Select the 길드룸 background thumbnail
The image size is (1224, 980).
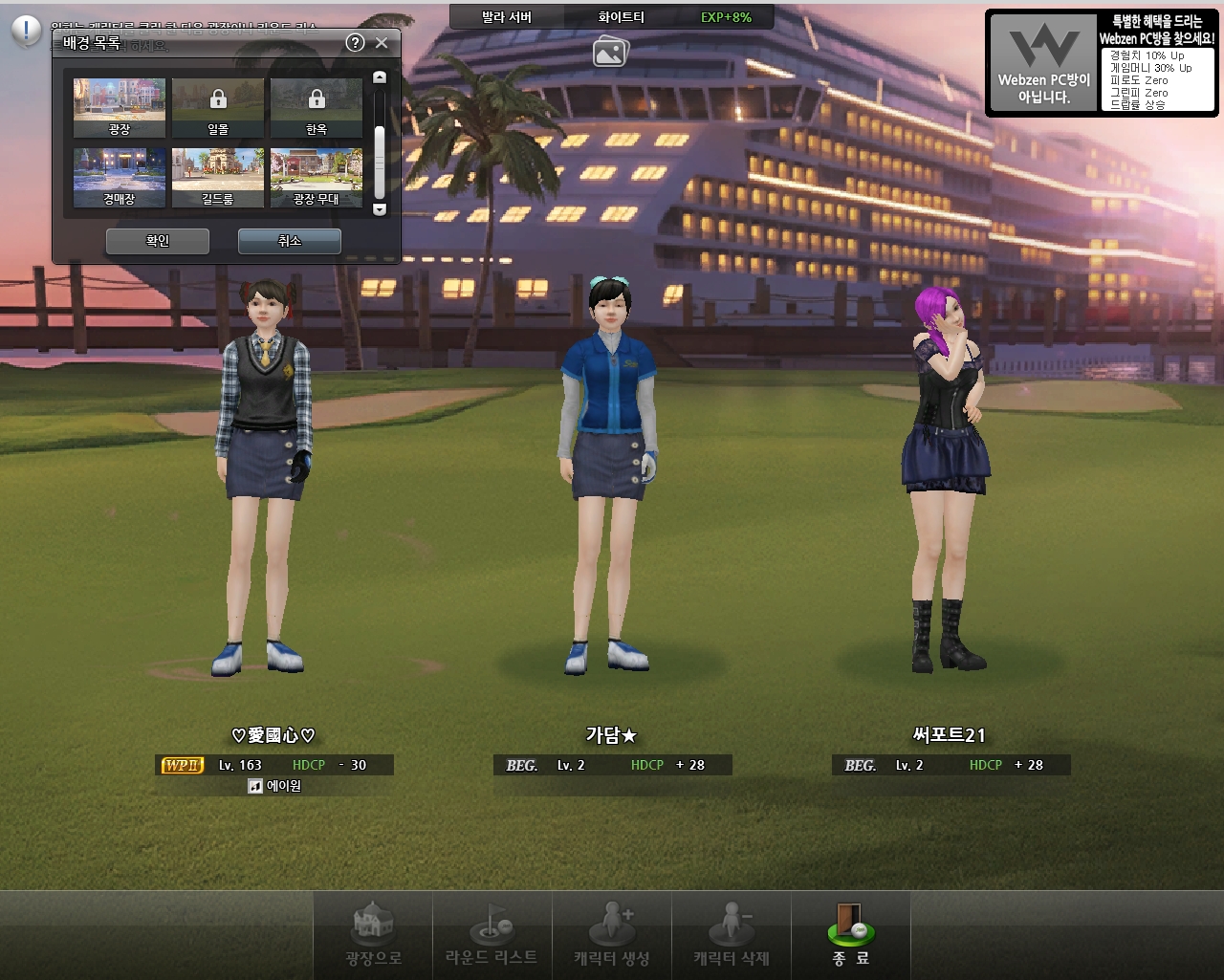tap(218, 178)
